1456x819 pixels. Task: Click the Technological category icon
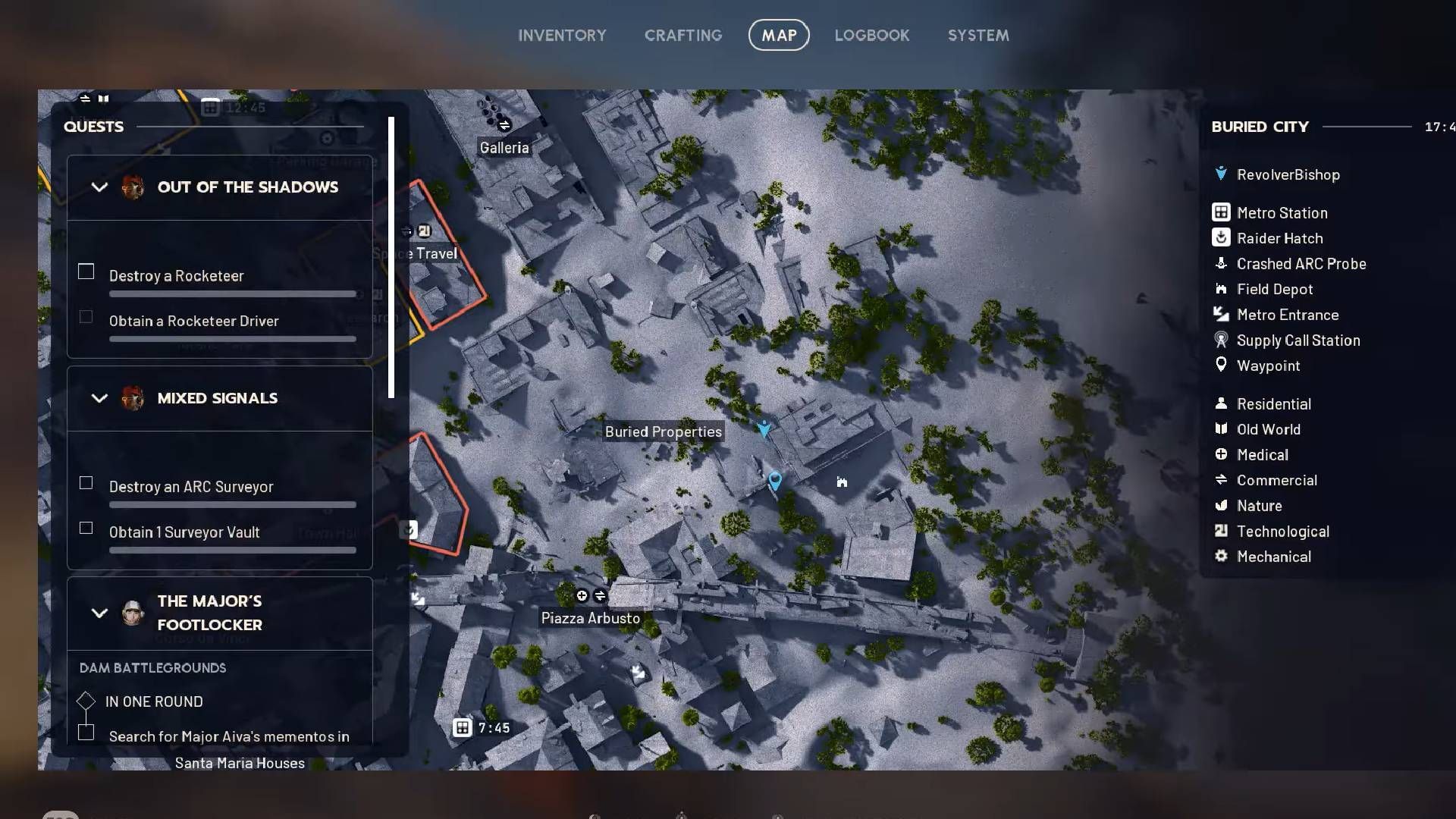[x=1222, y=531]
